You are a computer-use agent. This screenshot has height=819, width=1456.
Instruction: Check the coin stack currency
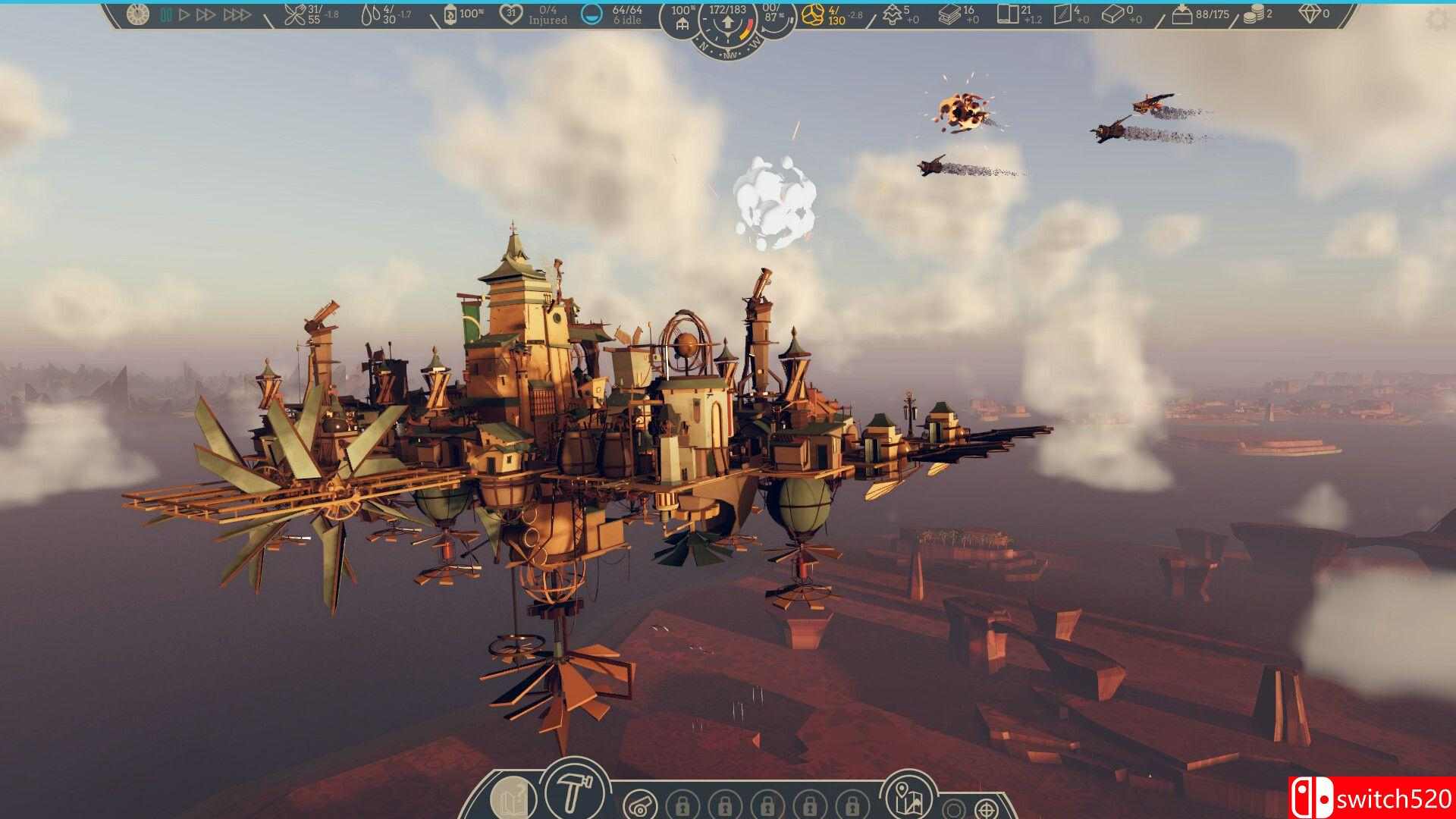click(1254, 14)
